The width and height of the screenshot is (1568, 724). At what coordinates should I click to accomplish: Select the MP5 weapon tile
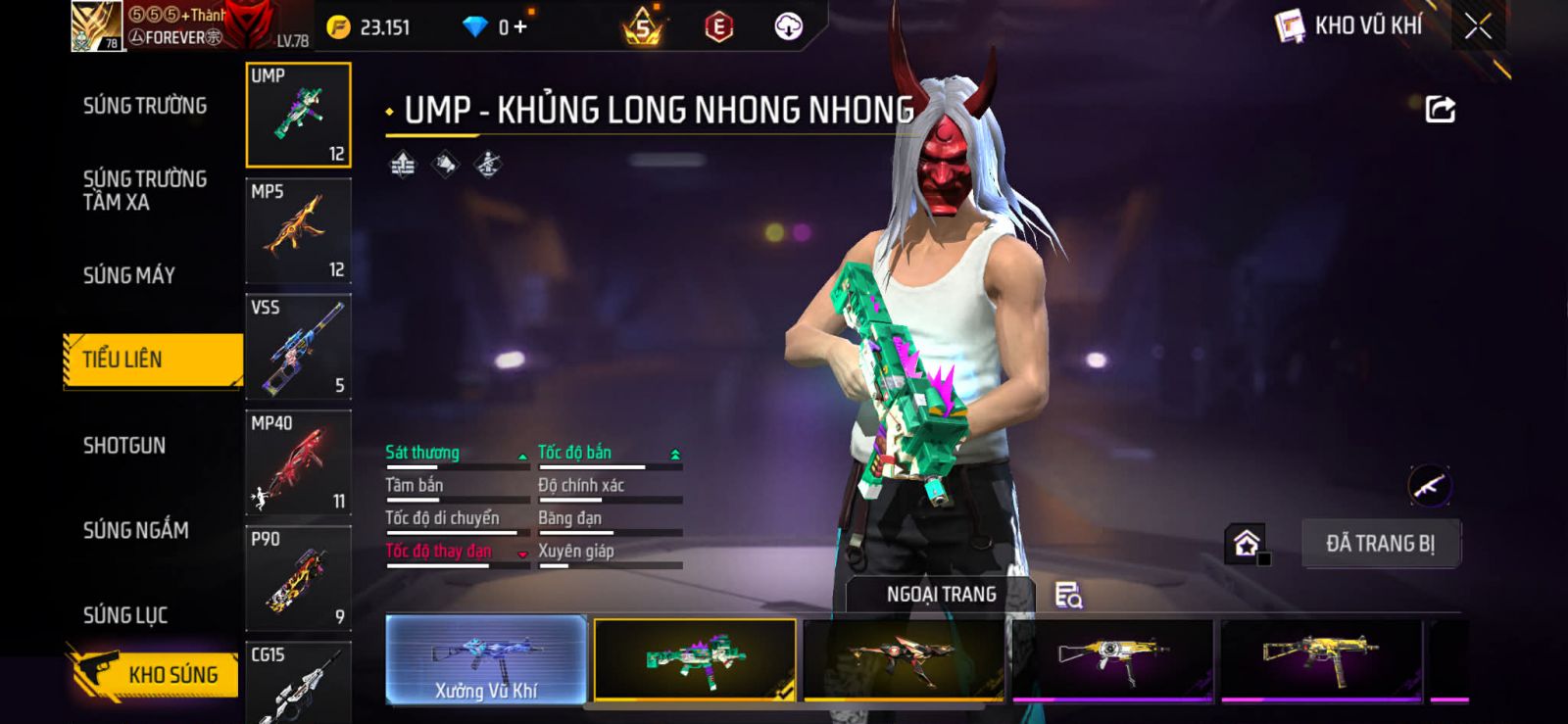pos(298,231)
